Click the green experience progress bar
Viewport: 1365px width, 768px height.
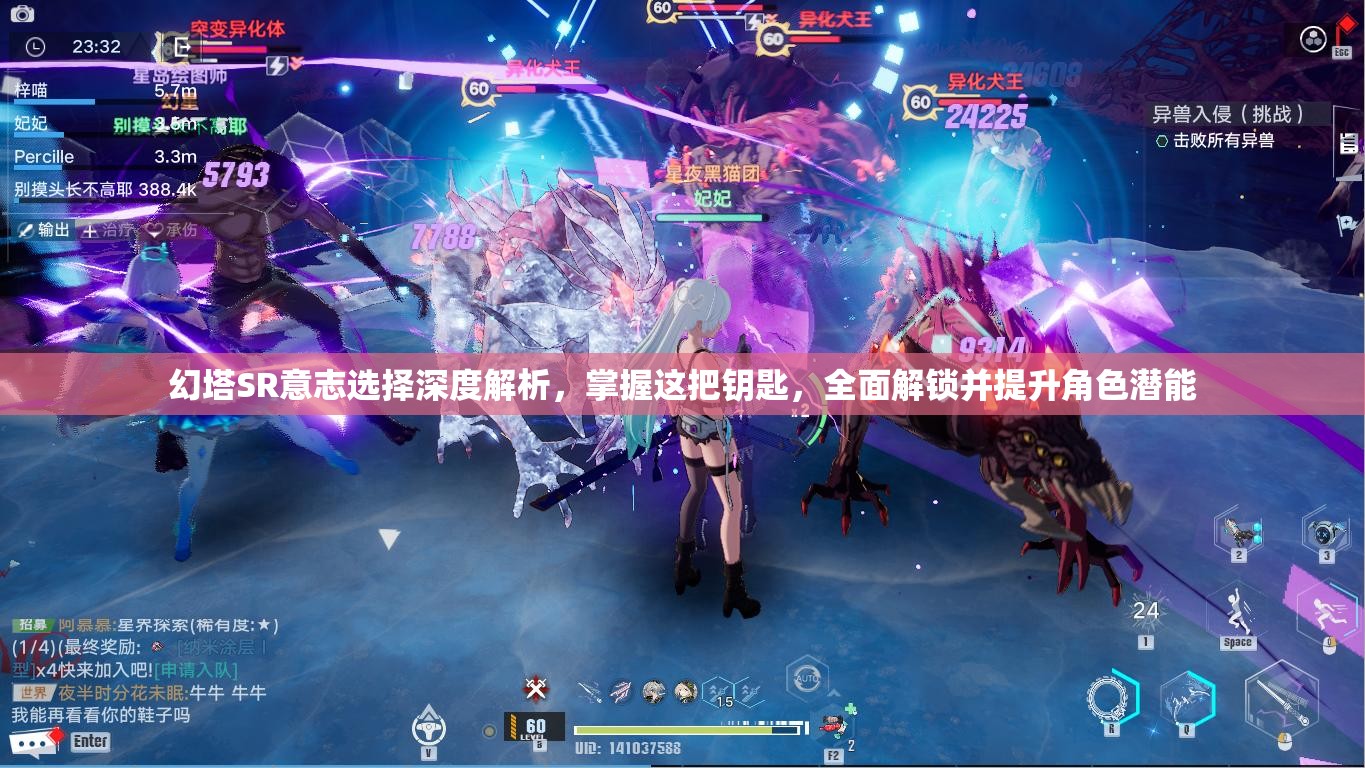coord(681,729)
